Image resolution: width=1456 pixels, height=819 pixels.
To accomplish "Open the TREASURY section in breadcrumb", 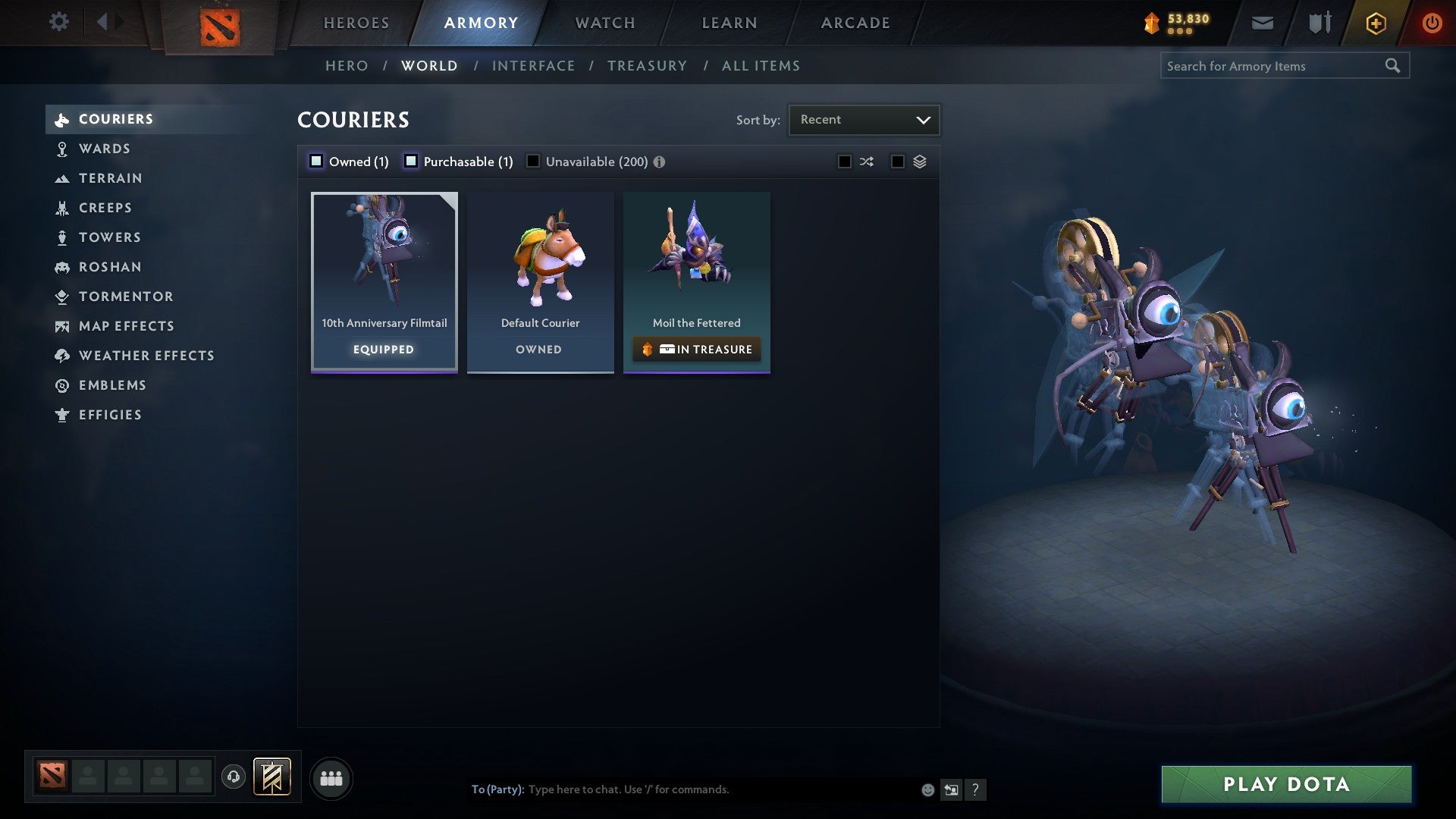I will pos(647,65).
